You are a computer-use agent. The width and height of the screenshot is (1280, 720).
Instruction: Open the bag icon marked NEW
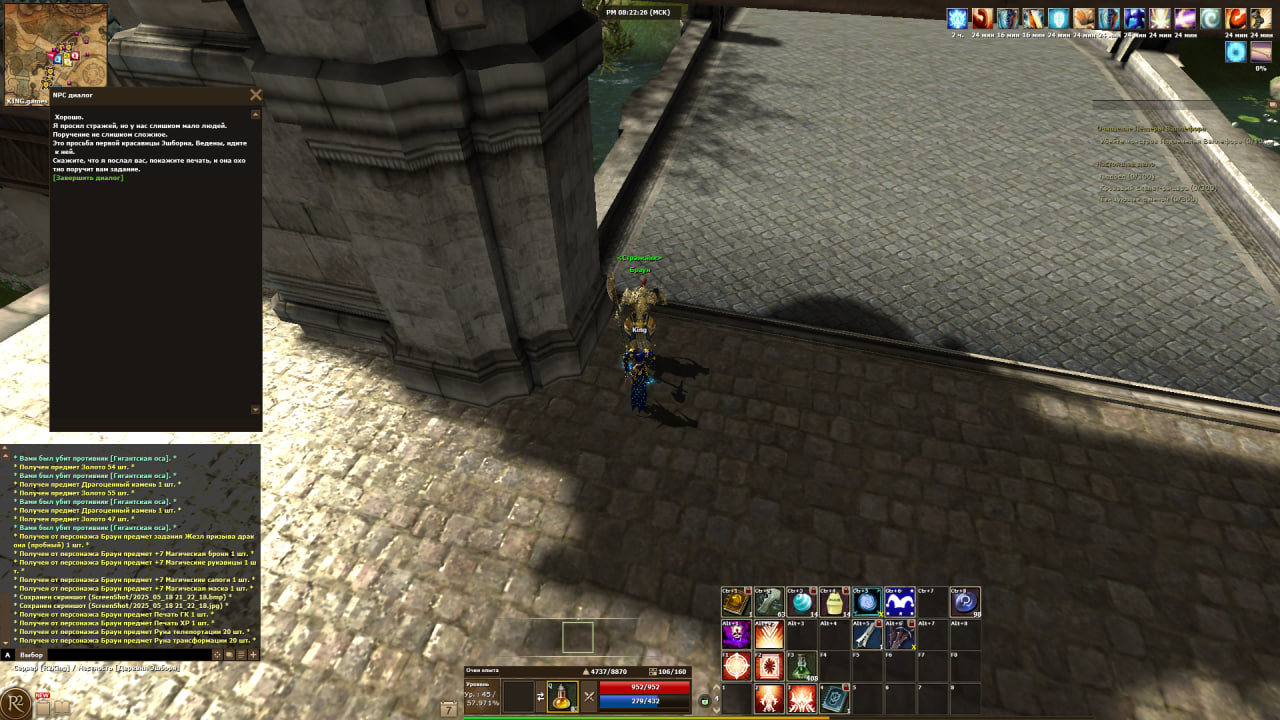point(43,707)
